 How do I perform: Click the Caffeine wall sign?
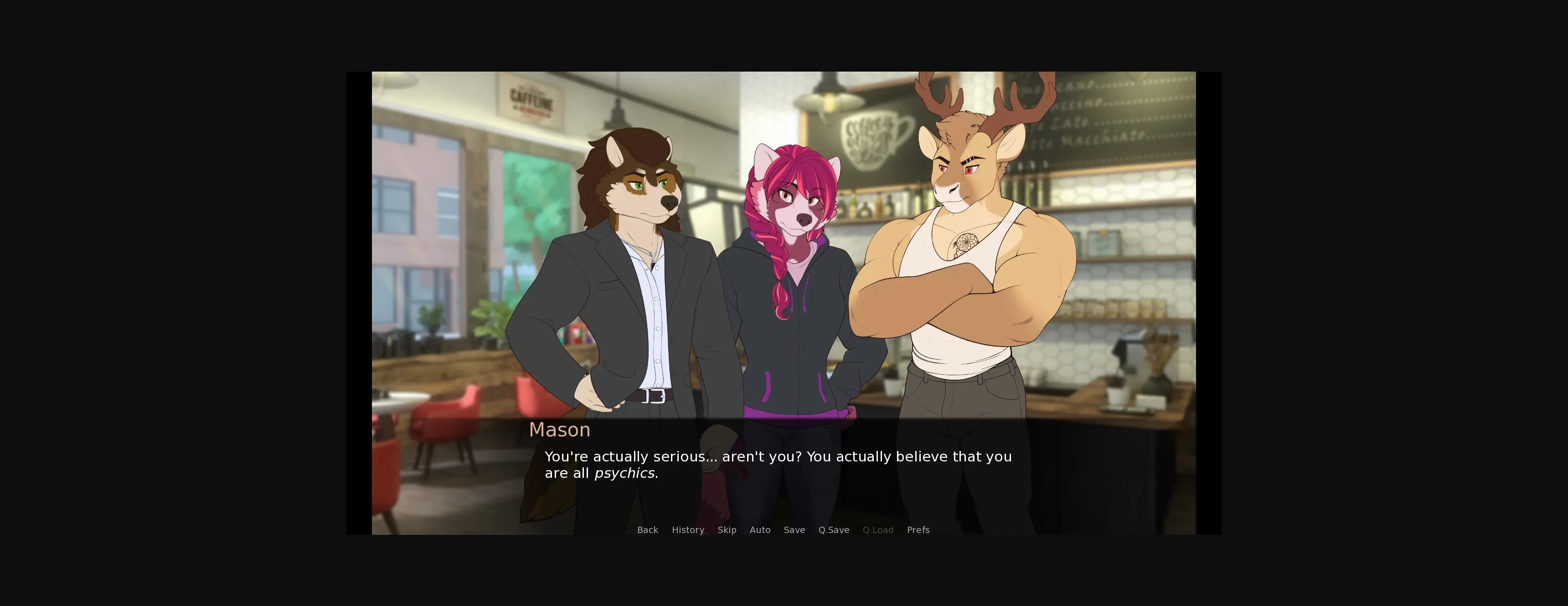[531, 101]
